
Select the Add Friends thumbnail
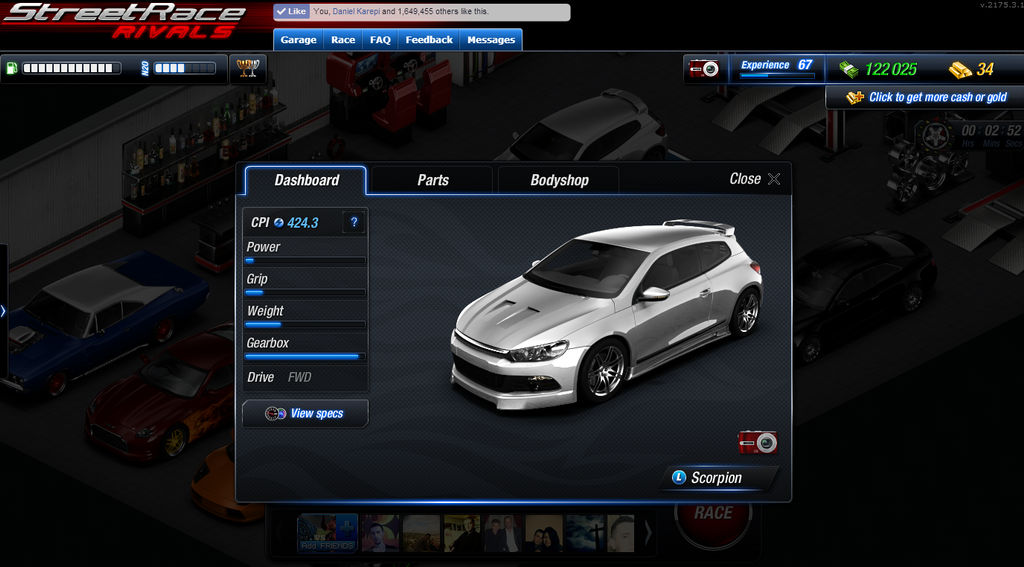click(327, 533)
